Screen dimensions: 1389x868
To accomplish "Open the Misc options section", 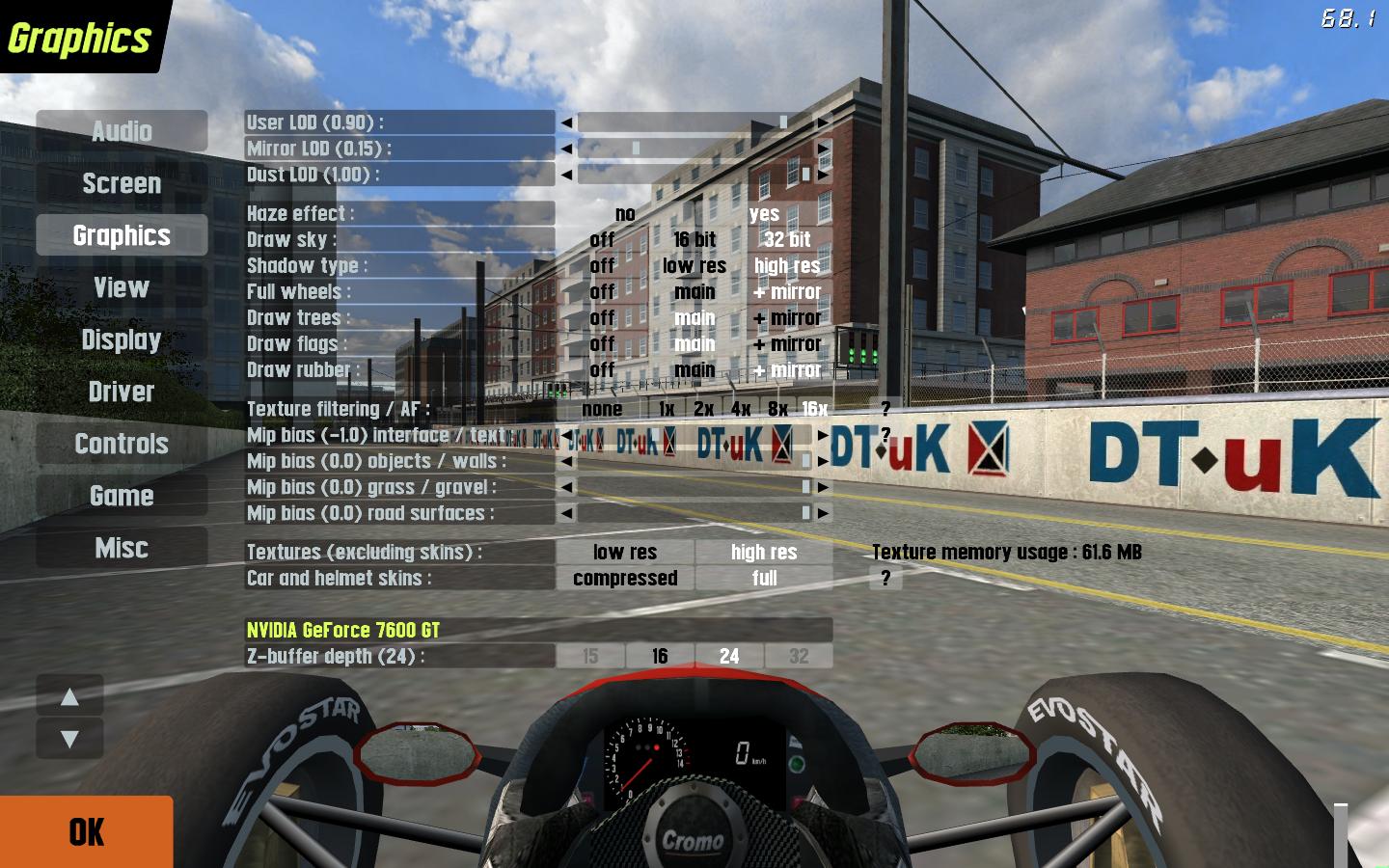I will [122, 548].
